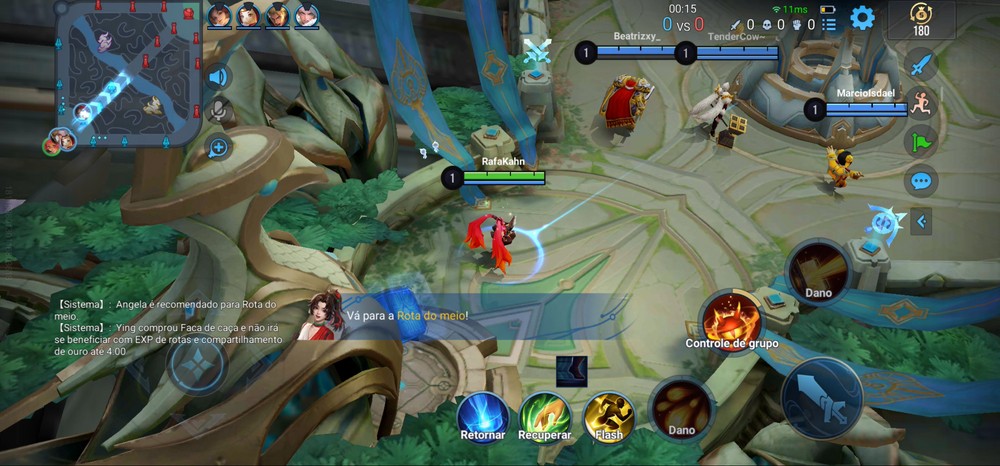Cast the Flash summoner spell

(608, 416)
